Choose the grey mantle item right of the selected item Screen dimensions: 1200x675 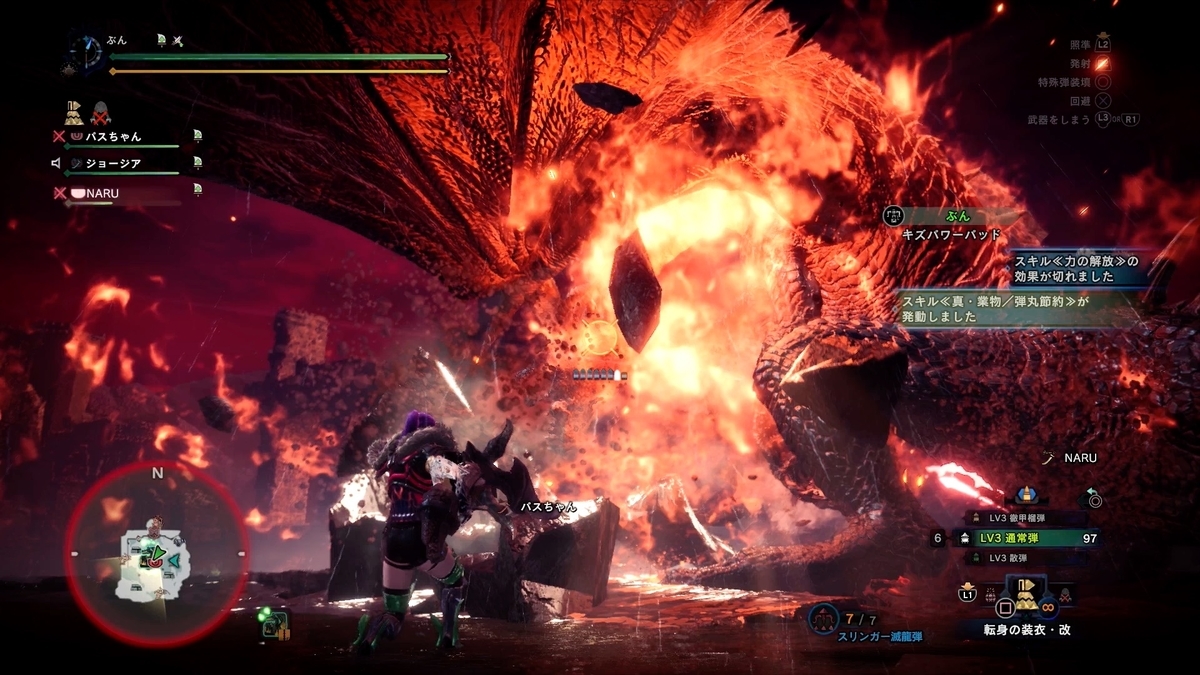coord(1066,596)
